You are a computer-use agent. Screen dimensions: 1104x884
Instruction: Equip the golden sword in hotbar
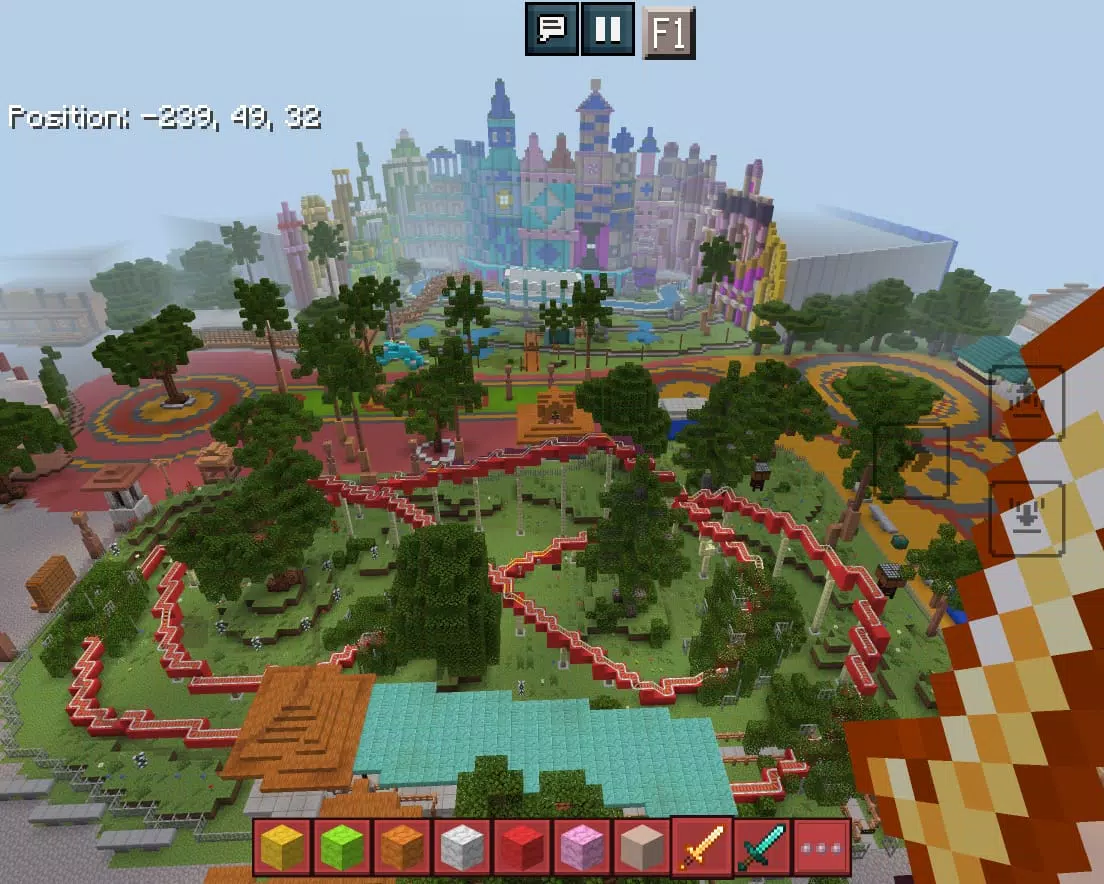pyautogui.click(x=702, y=847)
